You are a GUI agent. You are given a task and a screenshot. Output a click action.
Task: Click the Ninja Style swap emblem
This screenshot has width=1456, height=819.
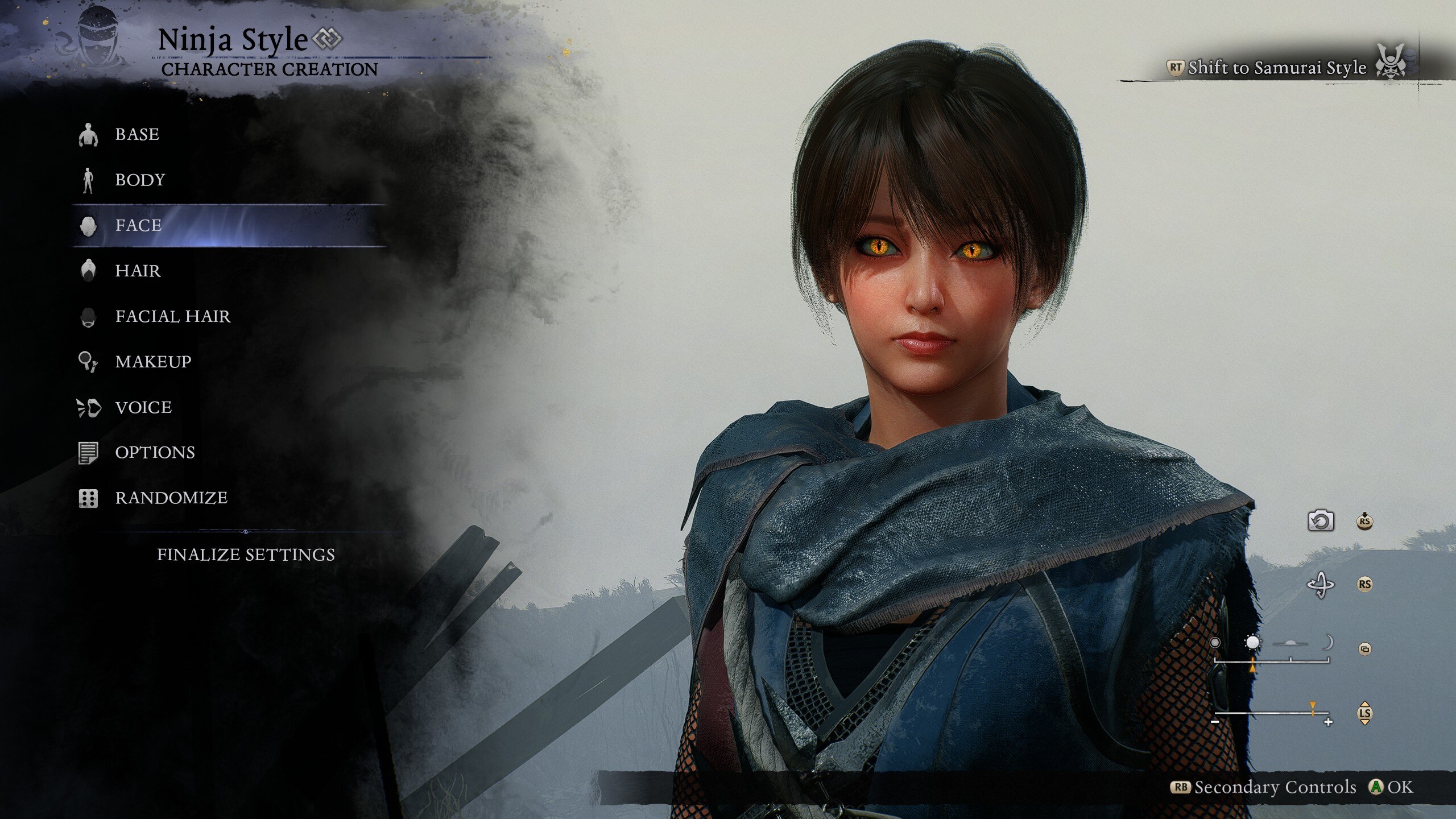click(x=328, y=39)
